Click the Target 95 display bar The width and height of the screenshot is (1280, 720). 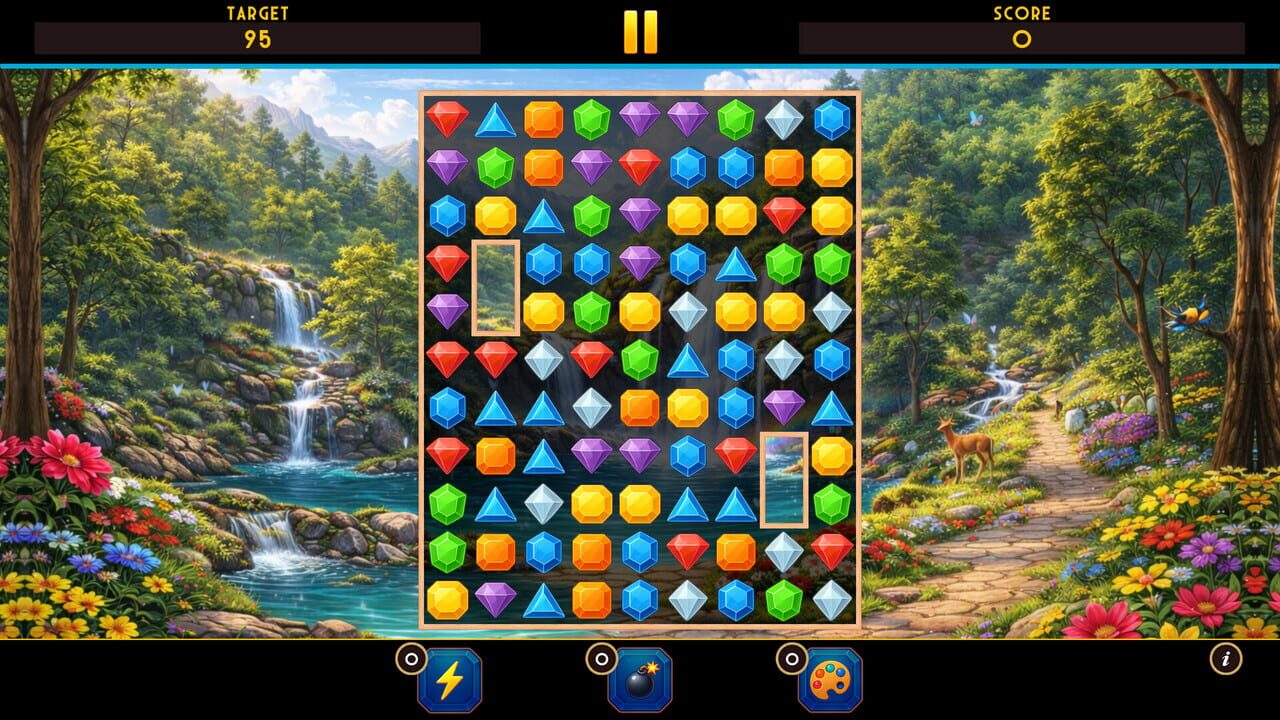pos(258,38)
